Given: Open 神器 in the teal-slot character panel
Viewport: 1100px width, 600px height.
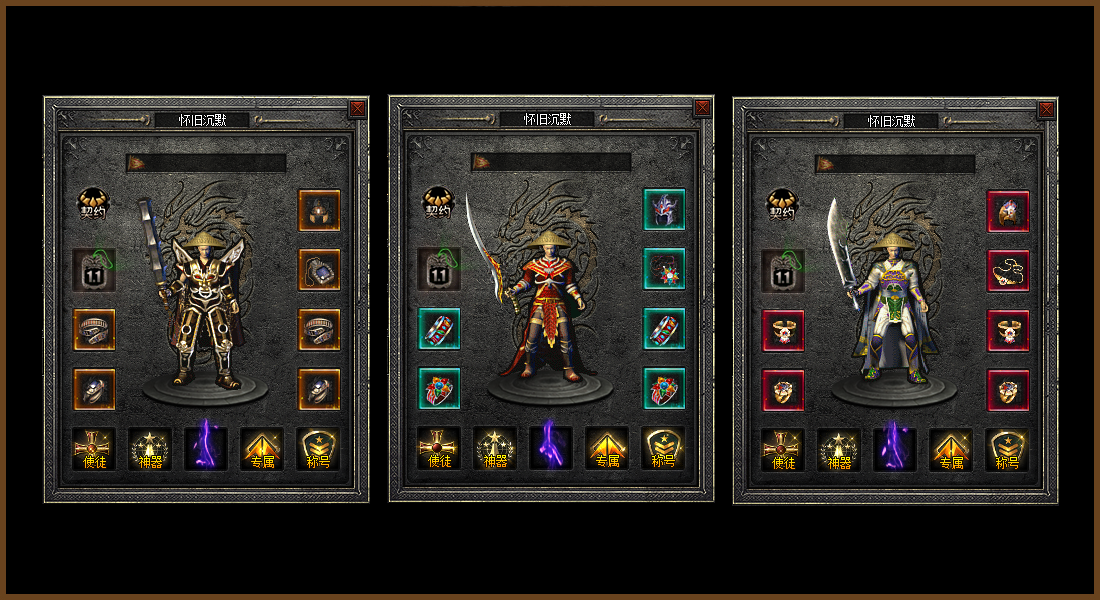Looking at the screenshot, I should coord(494,448).
